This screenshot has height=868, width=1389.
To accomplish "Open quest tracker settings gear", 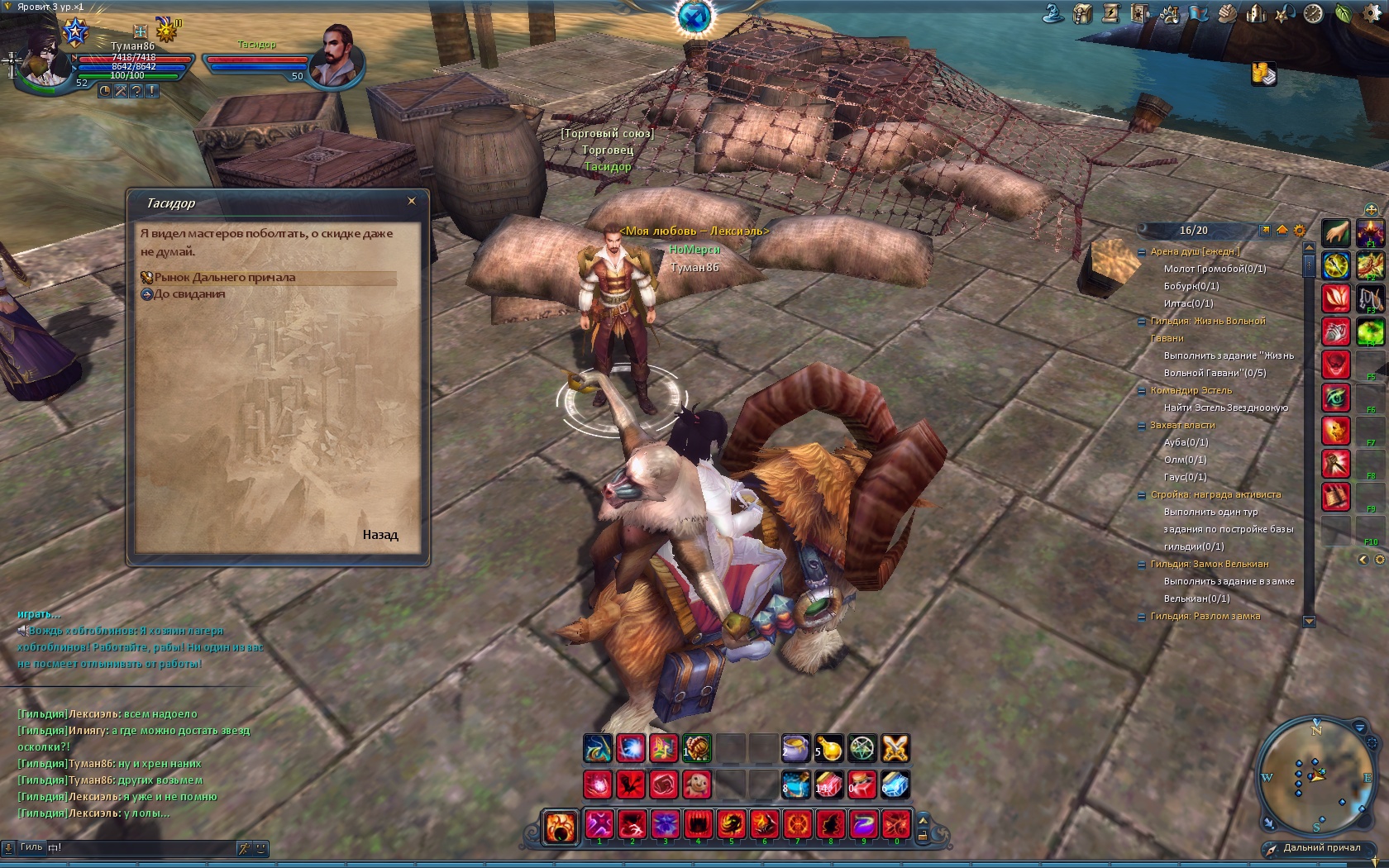I will click(x=1299, y=231).
